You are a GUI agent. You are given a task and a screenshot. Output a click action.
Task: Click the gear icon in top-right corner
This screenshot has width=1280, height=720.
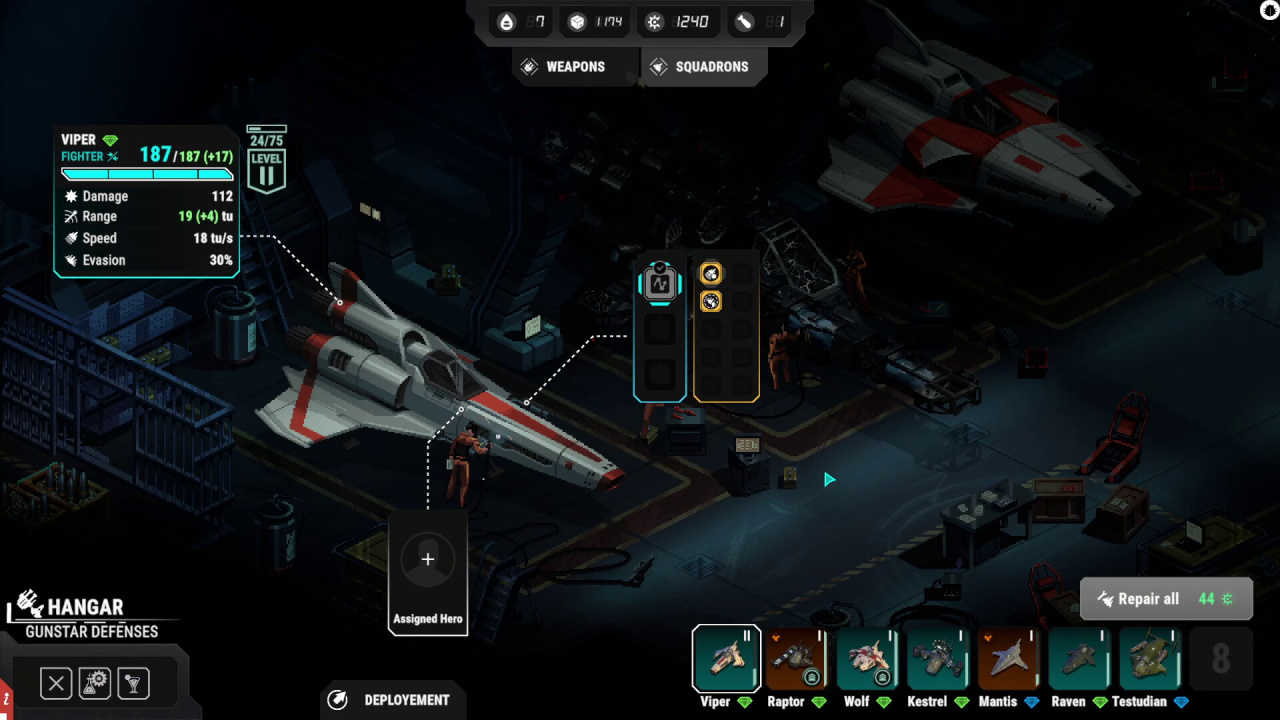pos(1270,9)
